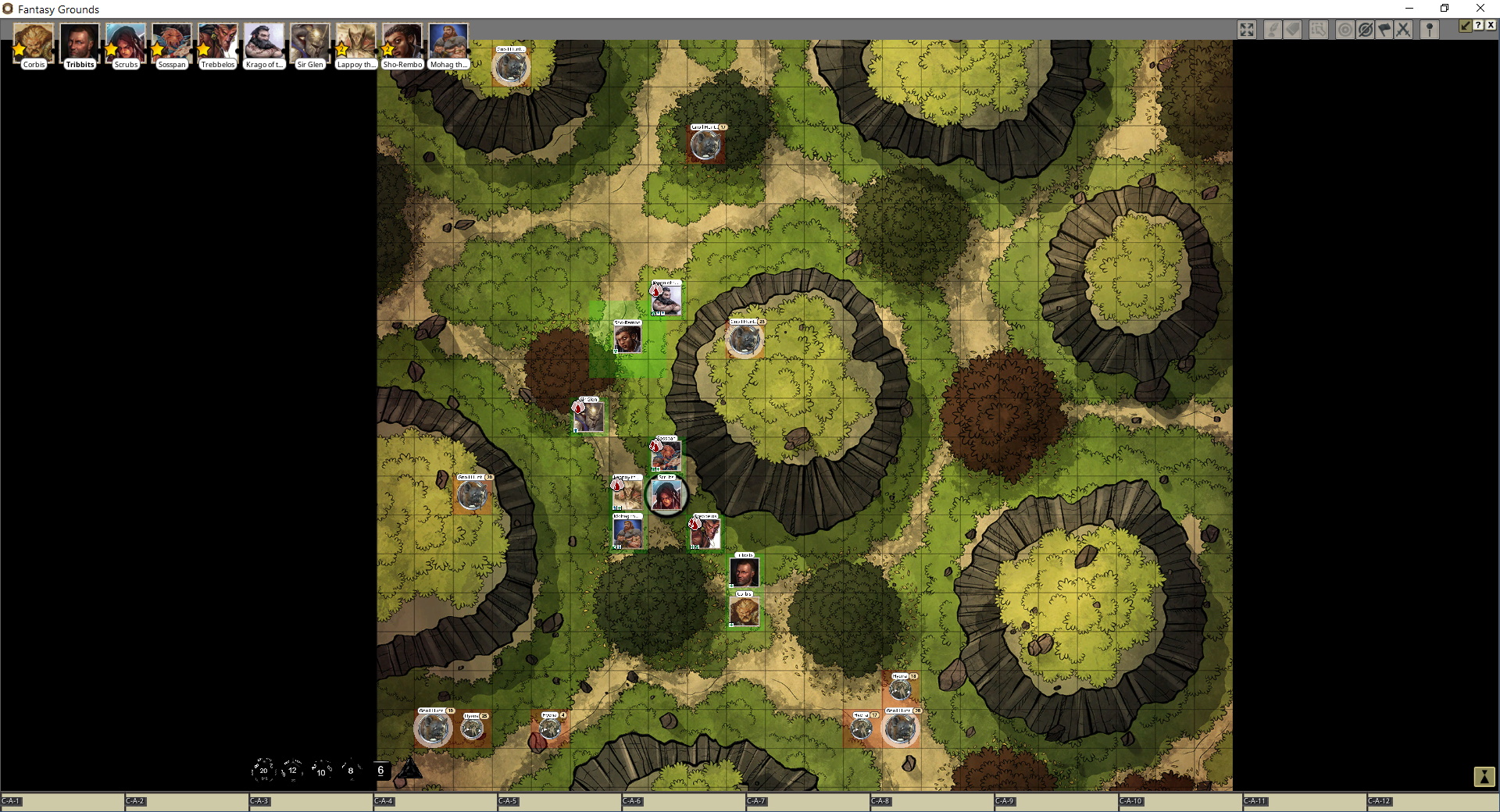Activate the flag toolbar button
The image size is (1500, 812).
pos(1384,30)
